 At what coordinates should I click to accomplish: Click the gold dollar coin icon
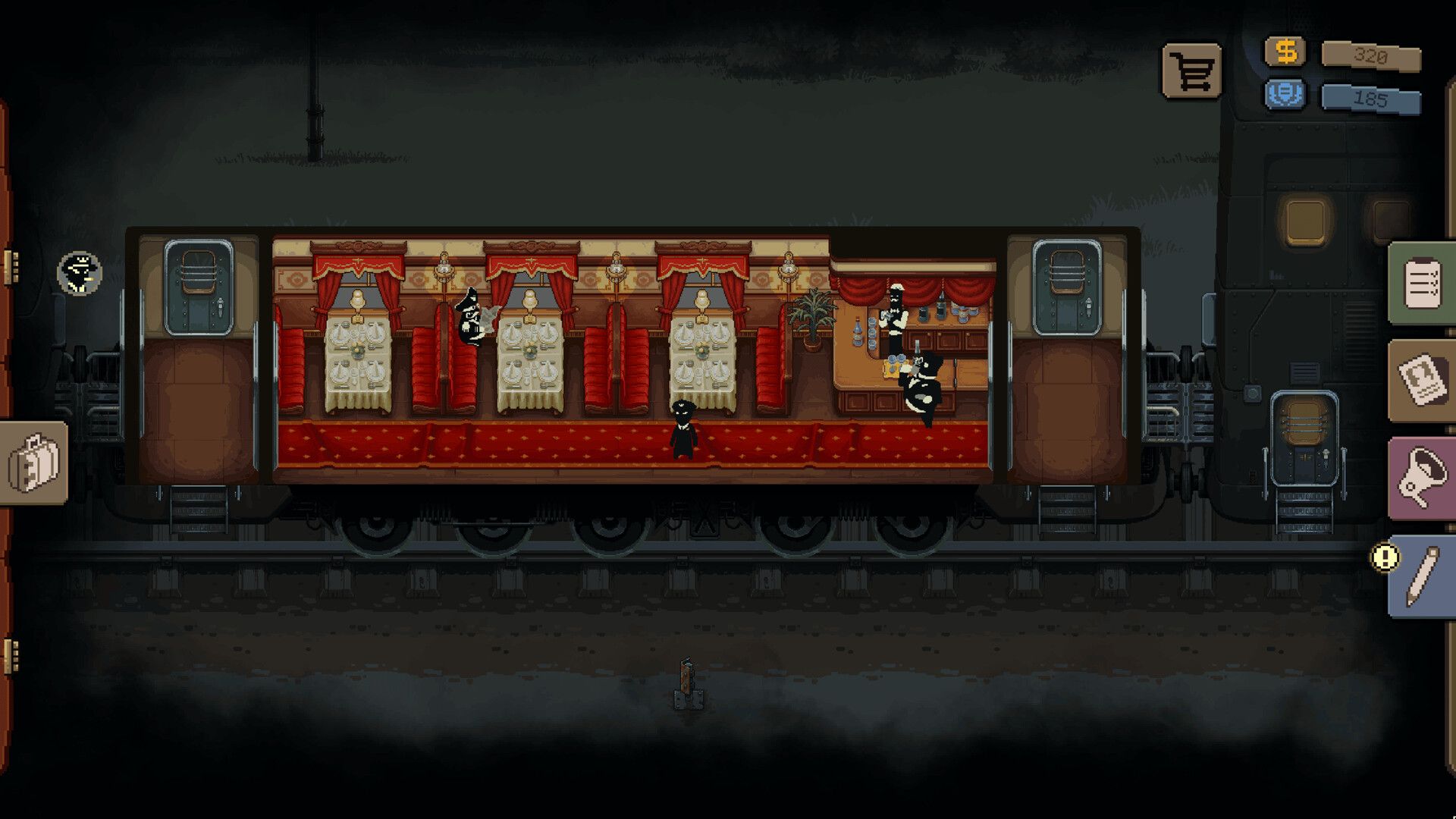coord(1285,52)
